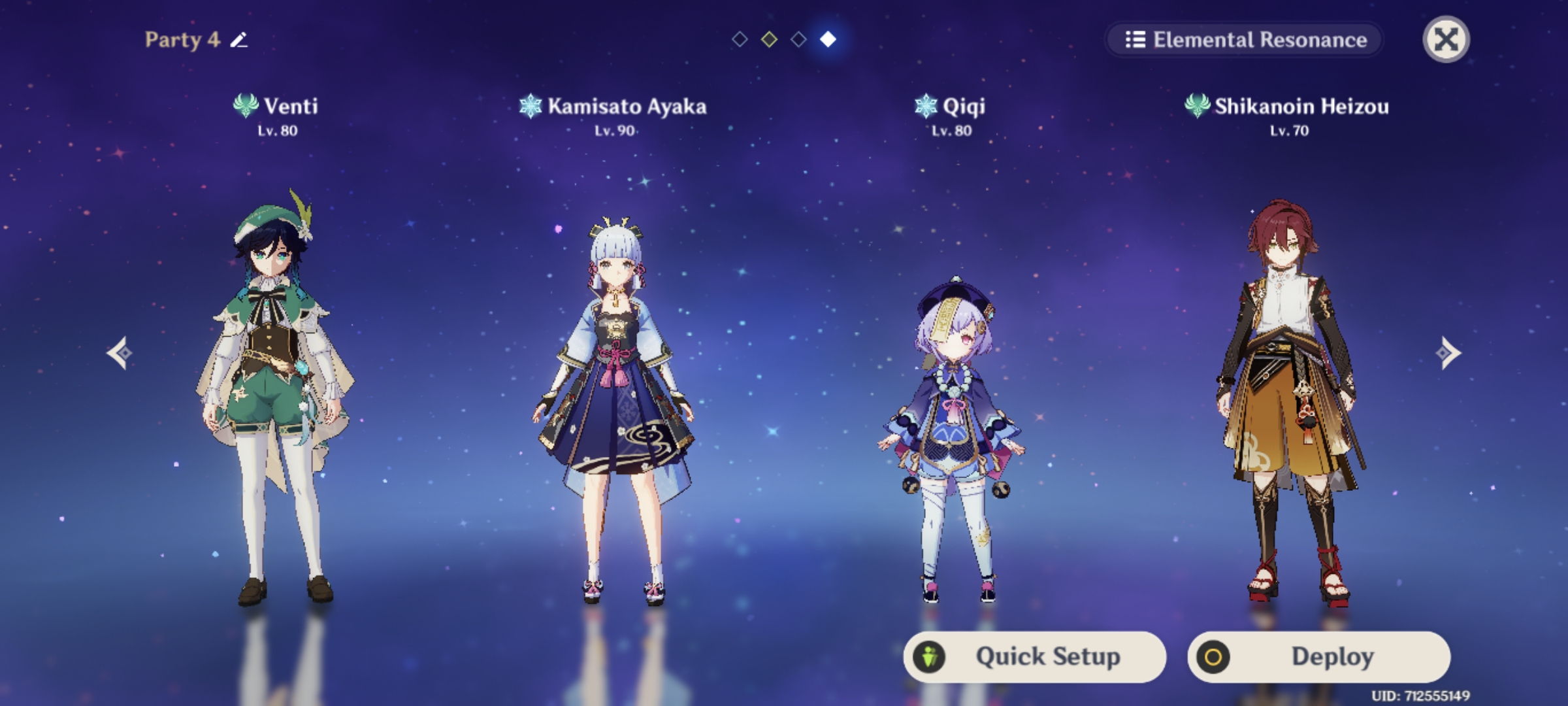
Task: Click the Venti name label
Action: [x=289, y=105]
